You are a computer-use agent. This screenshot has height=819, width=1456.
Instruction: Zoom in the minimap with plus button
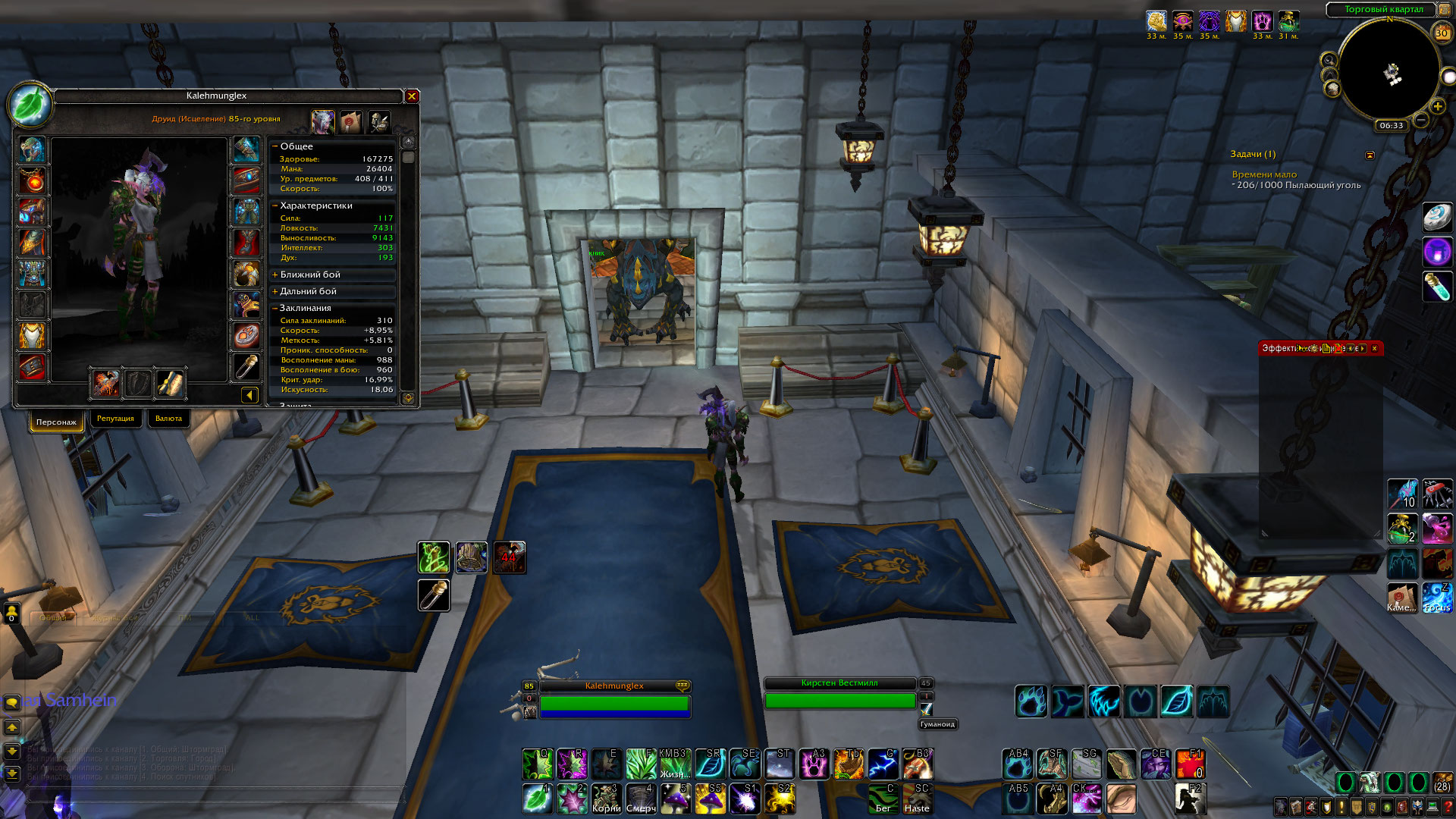1437,106
